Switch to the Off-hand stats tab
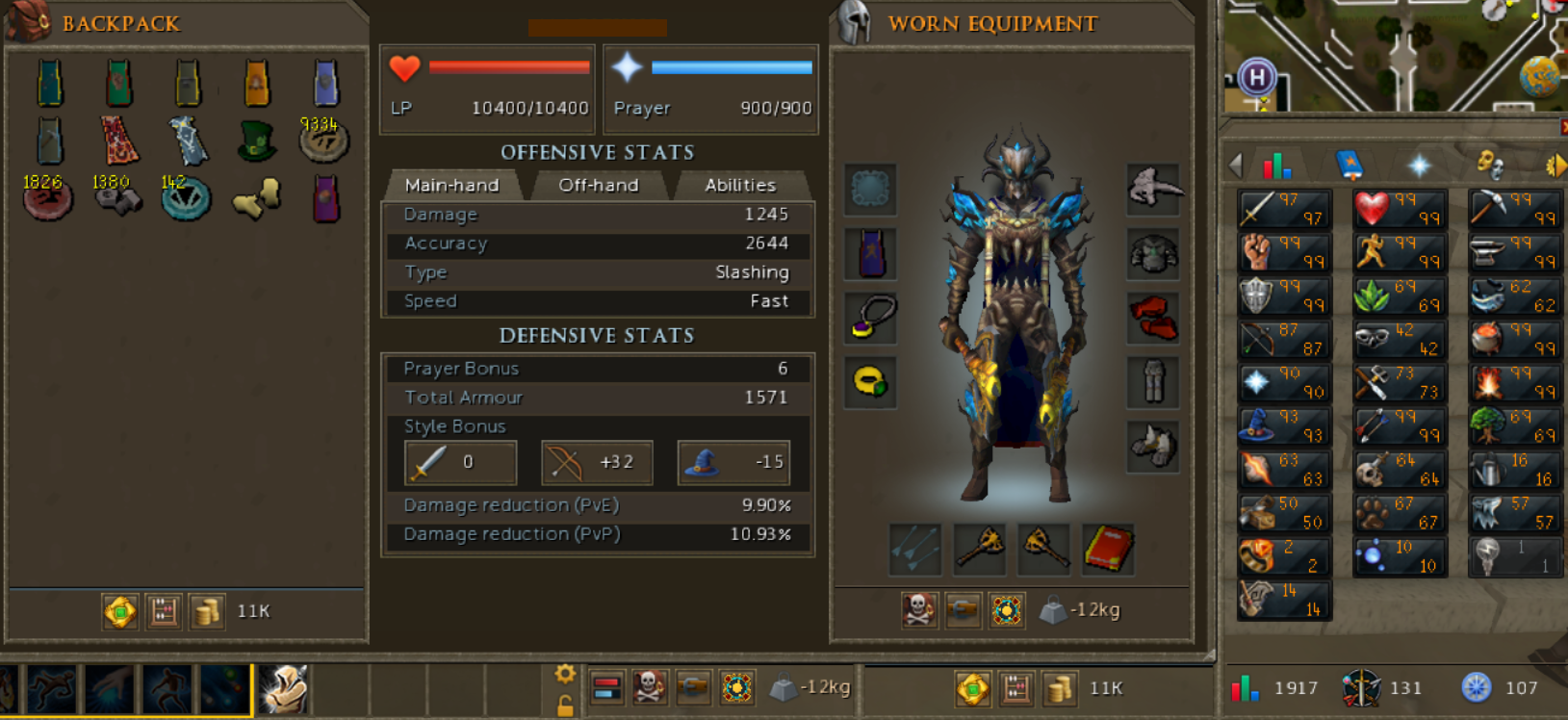The image size is (1568, 720). [599, 185]
